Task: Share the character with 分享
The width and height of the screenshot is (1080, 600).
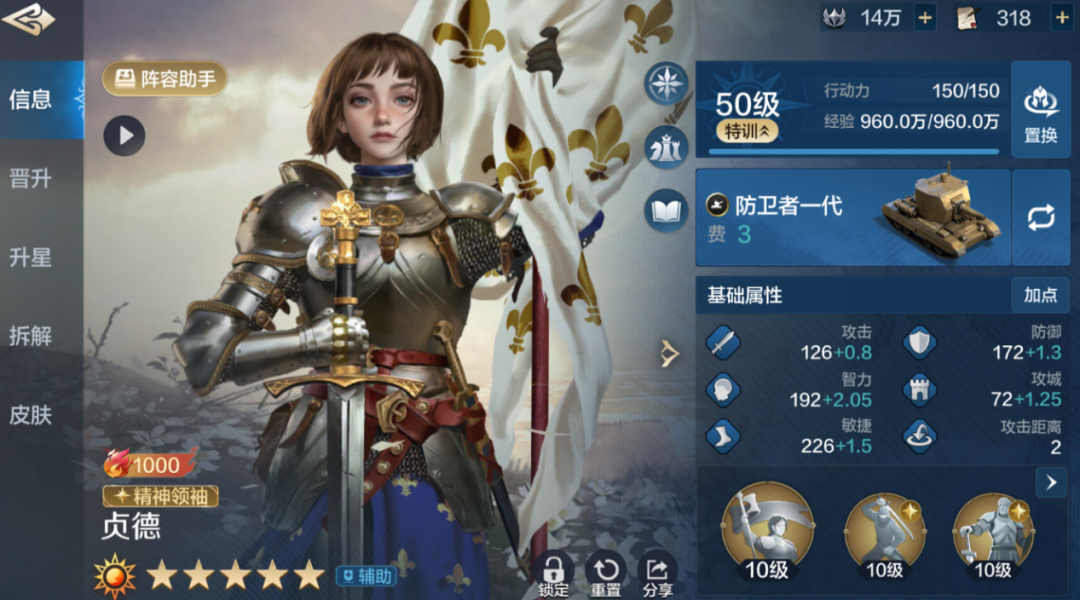Action: tap(657, 573)
